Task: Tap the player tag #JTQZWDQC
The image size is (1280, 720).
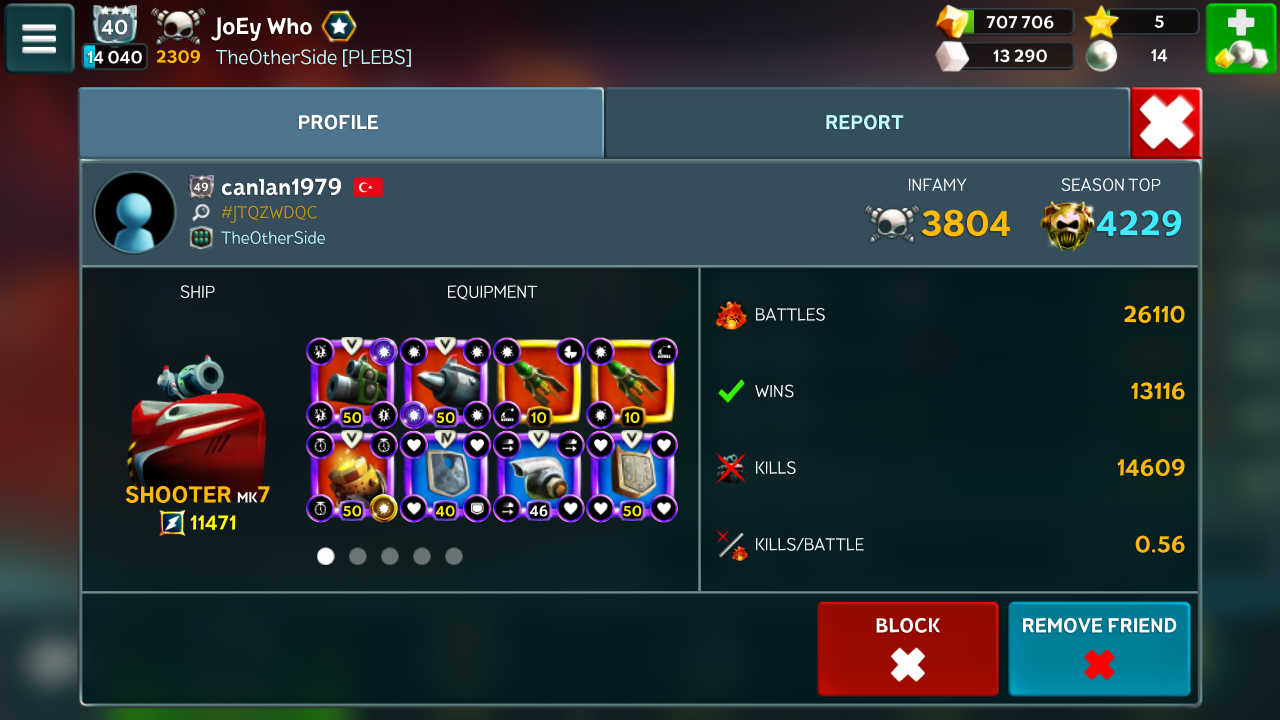Action: click(x=269, y=213)
